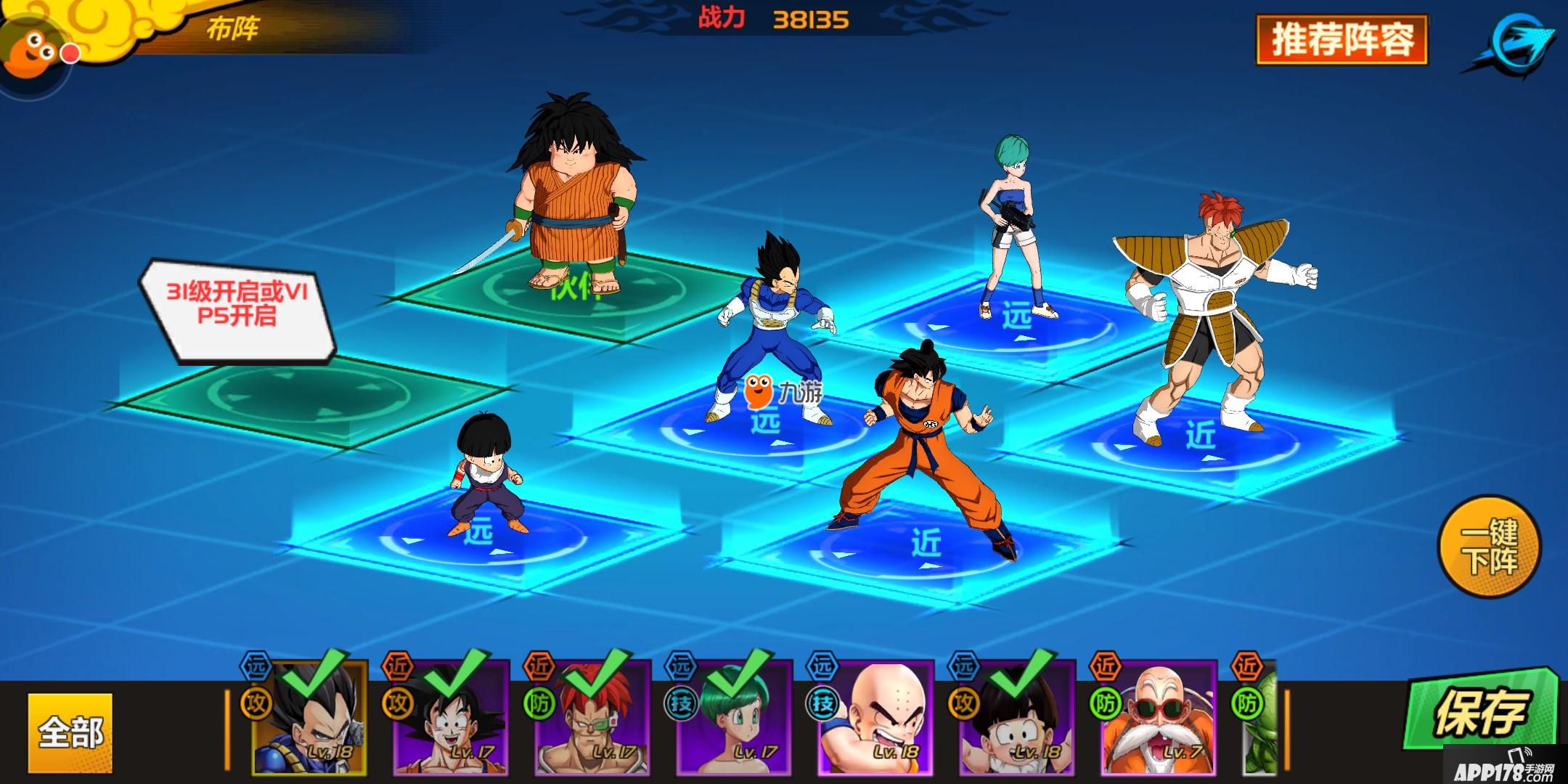1568x784 pixels.
Task: Add bald Krillin portrait to lineup
Action: [875, 717]
